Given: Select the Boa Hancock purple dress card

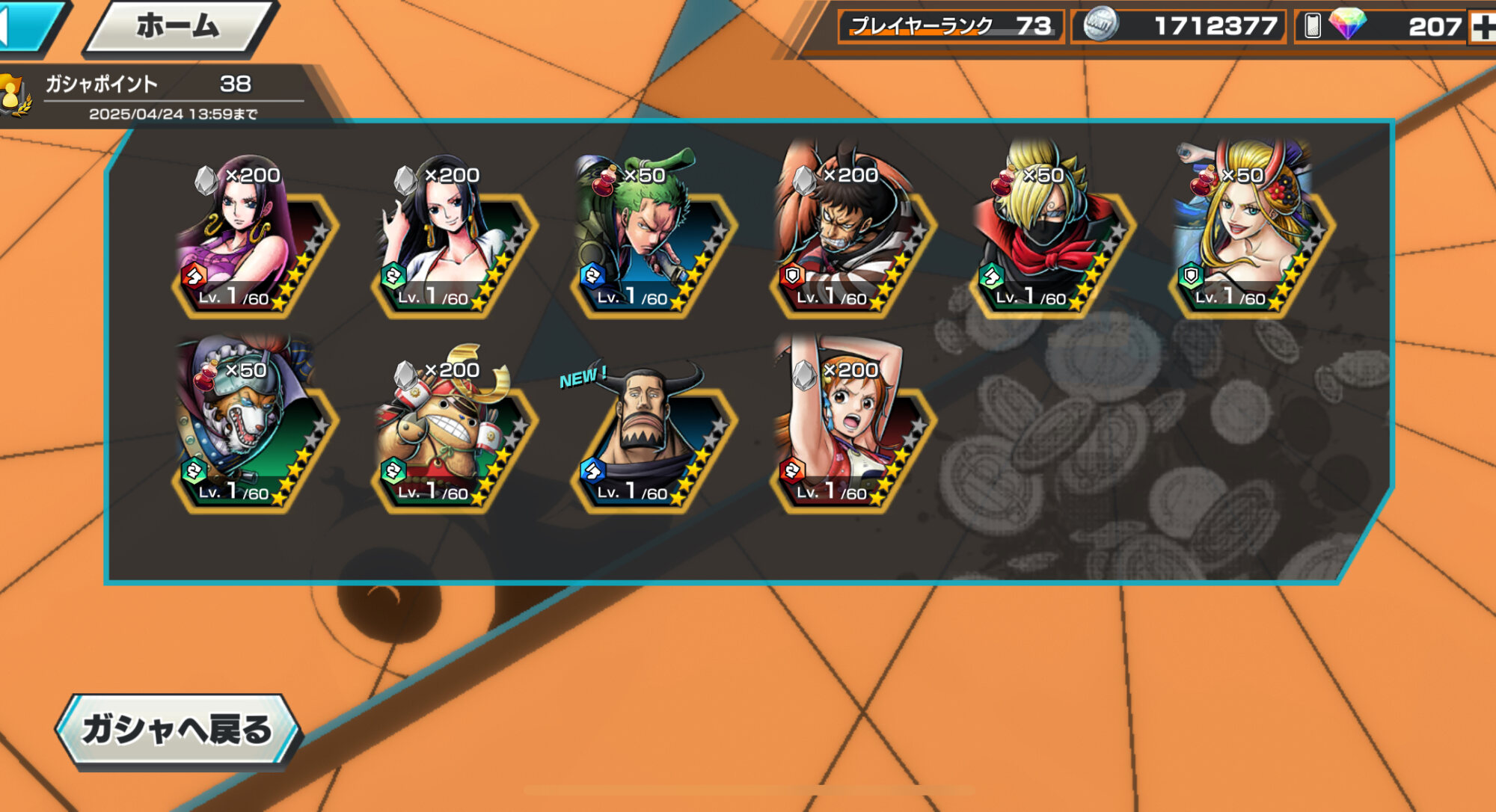Looking at the screenshot, I should (253, 239).
